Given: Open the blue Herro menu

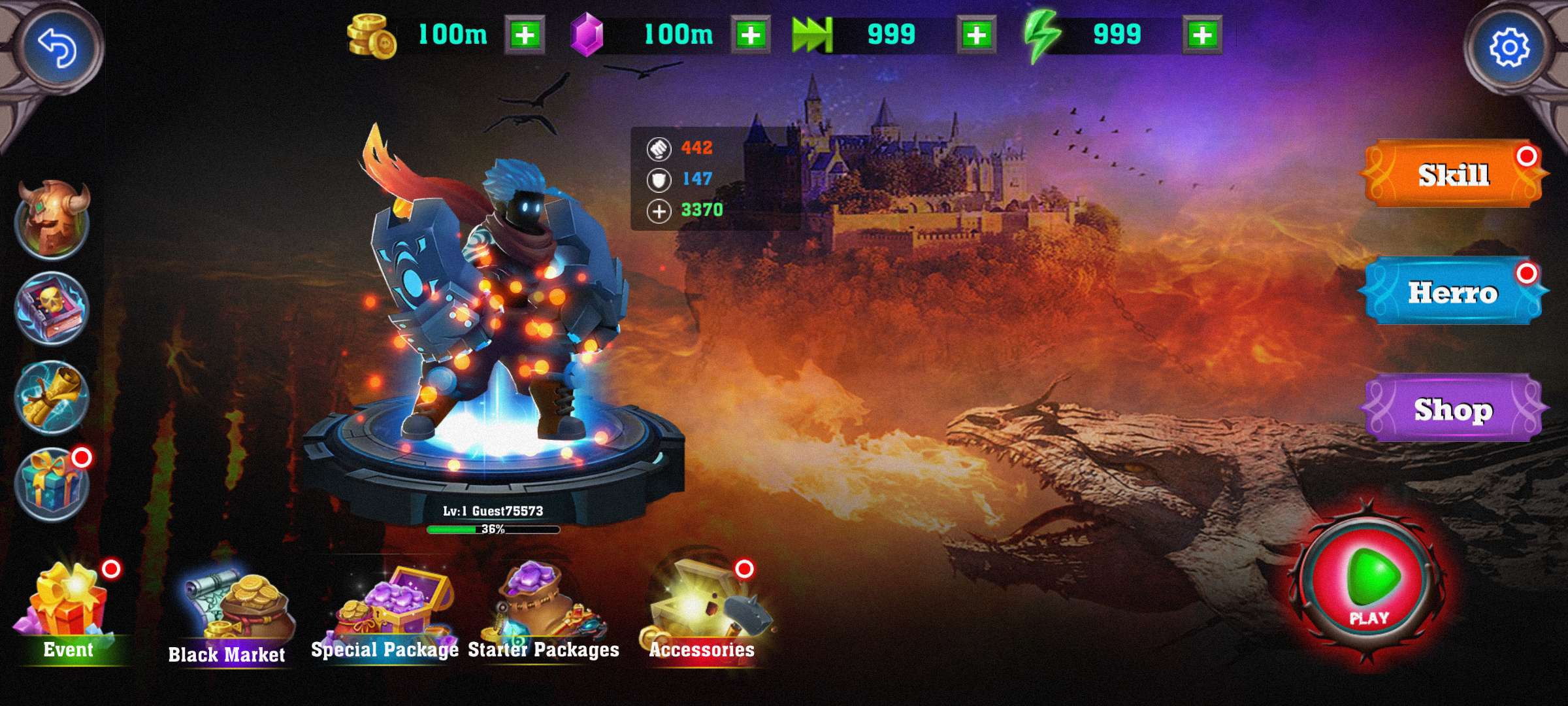Looking at the screenshot, I should 1453,292.
